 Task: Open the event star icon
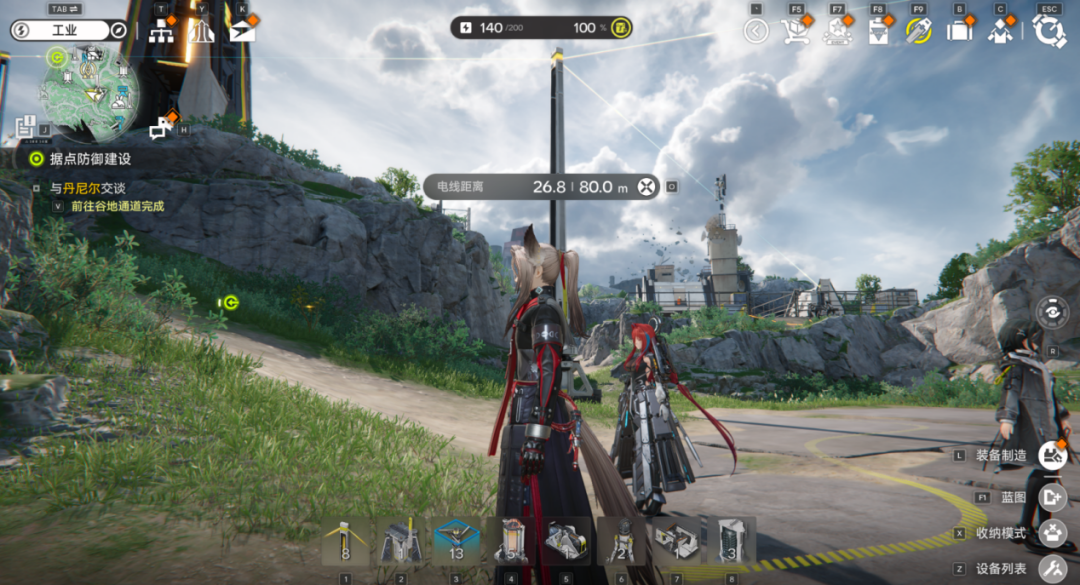click(x=836, y=31)
